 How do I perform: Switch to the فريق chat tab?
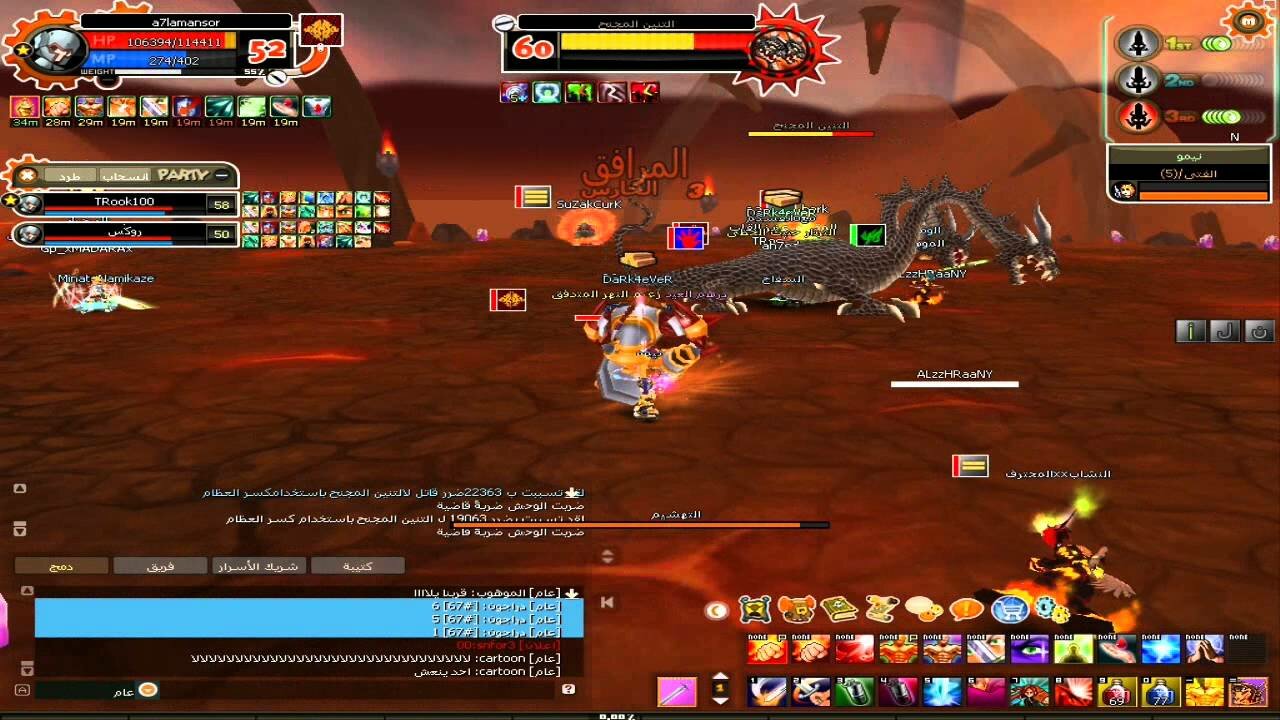click(160, 566)
